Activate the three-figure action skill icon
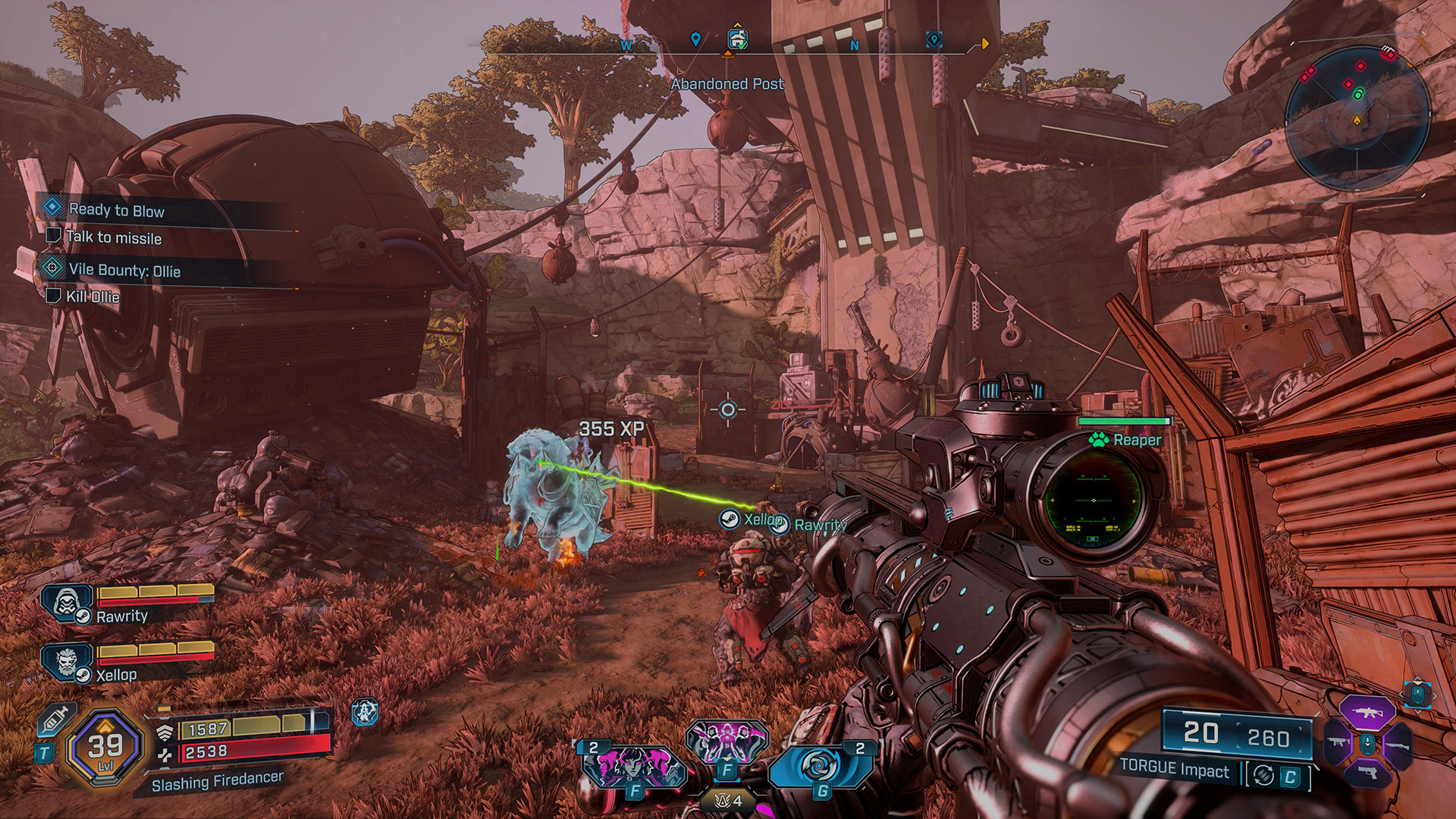Image resolution: width=1456 pixels, height=819 pixels. pyautogui.click(x=726, y=742)
